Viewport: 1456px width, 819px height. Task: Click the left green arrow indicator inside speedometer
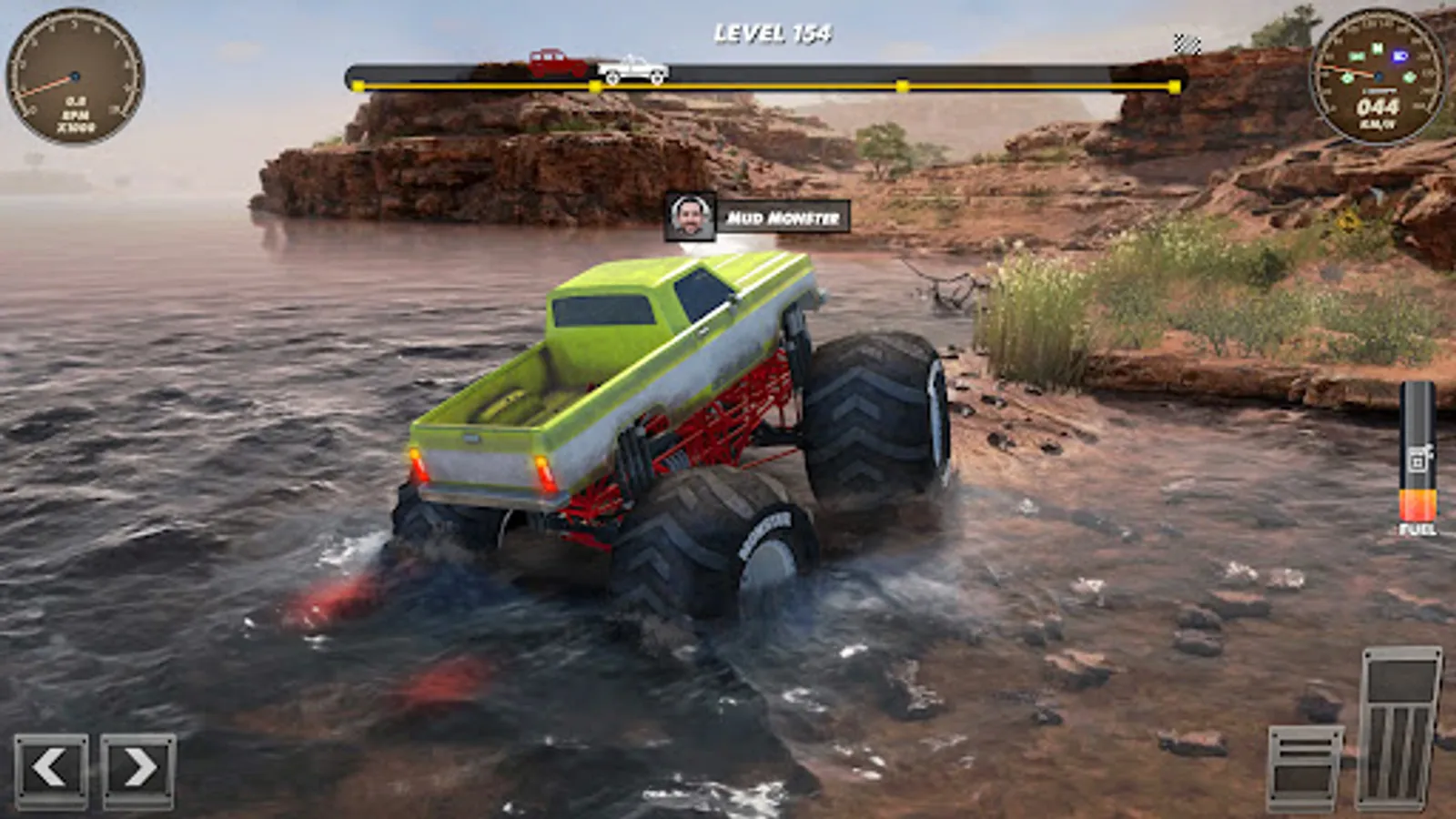pyautogui.click(x=1347, y=78)
